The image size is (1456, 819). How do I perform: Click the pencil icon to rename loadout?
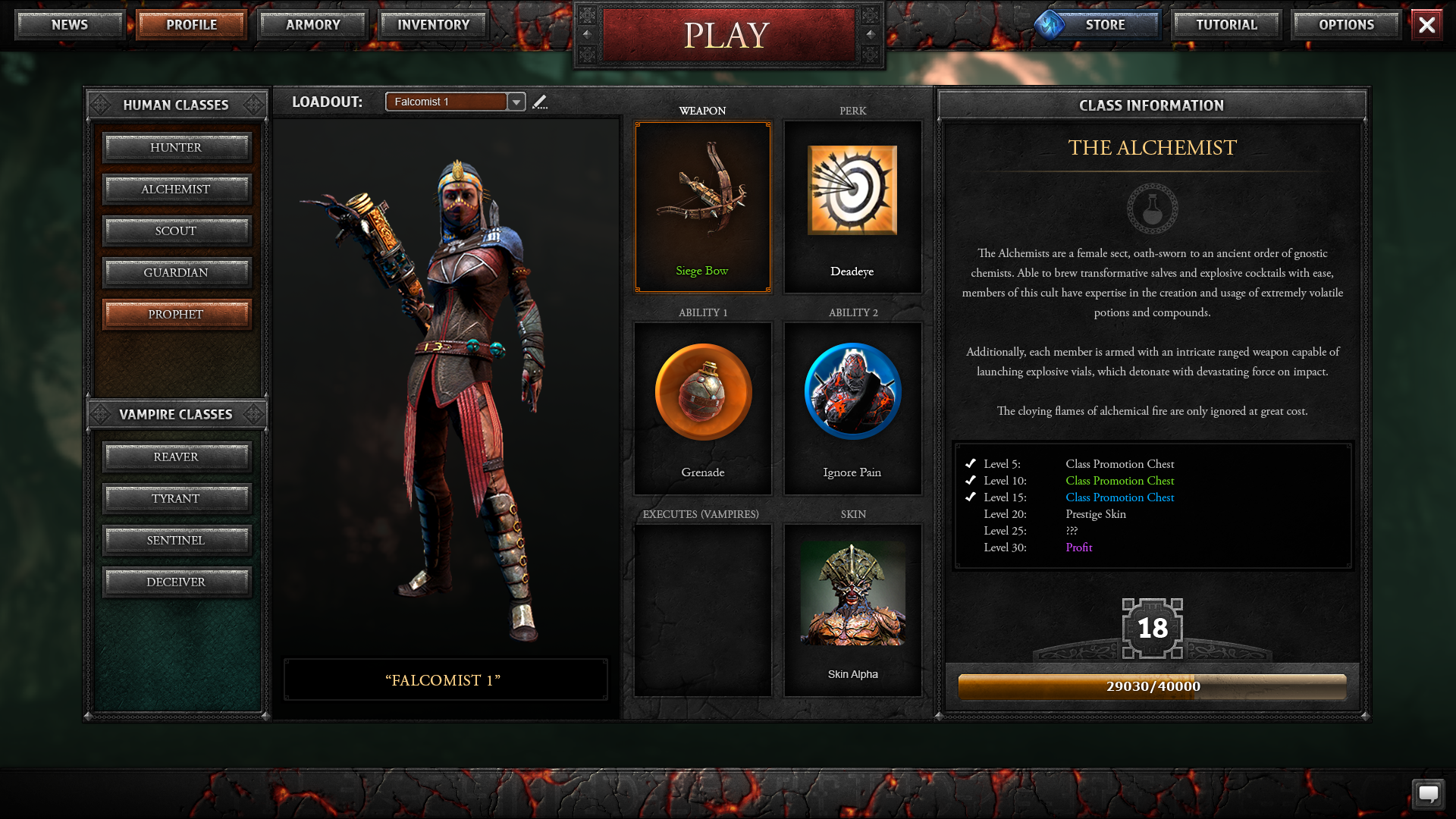point(540,102)
